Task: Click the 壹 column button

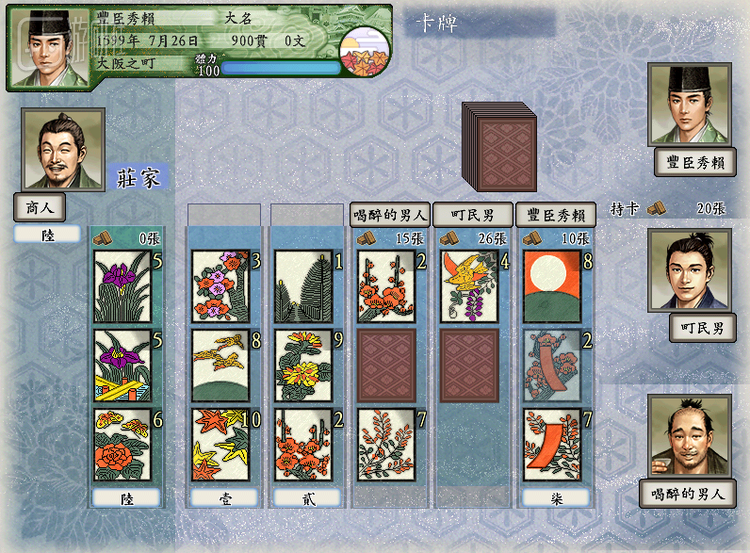Action: tap(224, 497)
